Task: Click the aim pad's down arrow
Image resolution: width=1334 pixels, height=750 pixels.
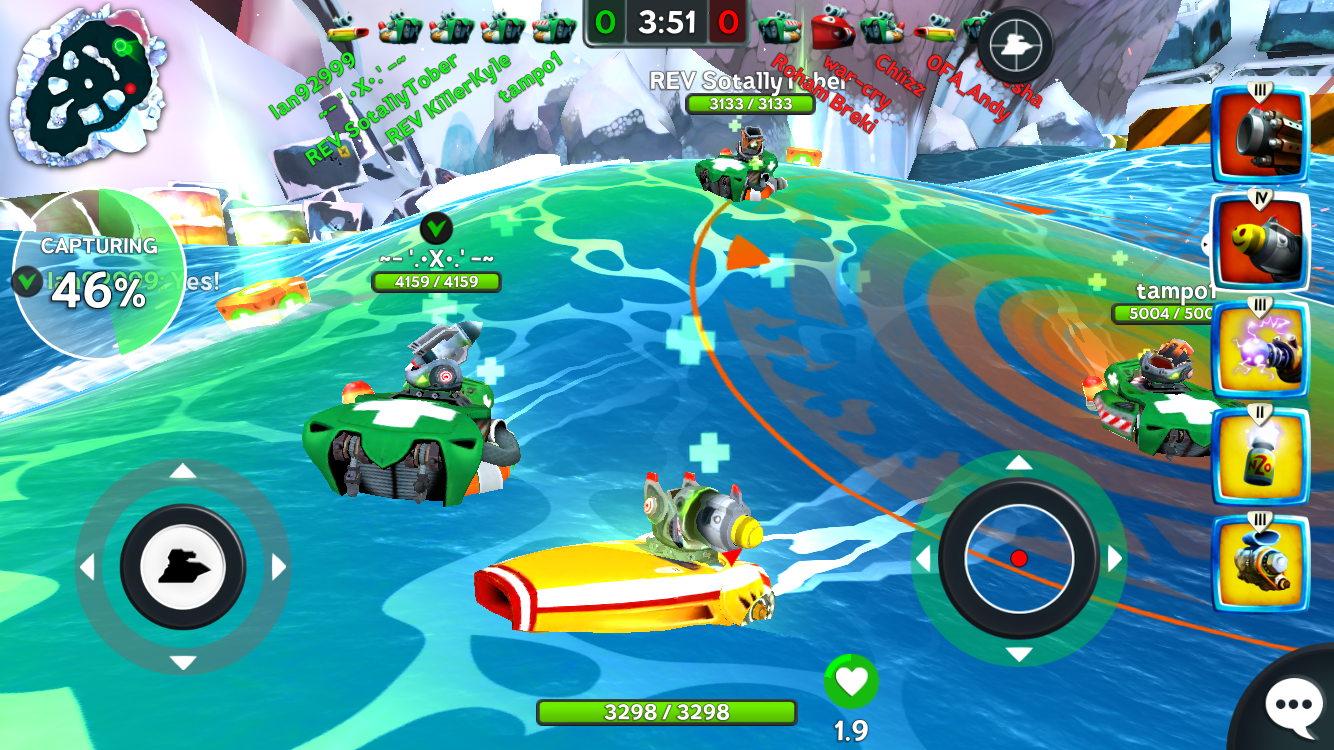Action: (1019, 655)
